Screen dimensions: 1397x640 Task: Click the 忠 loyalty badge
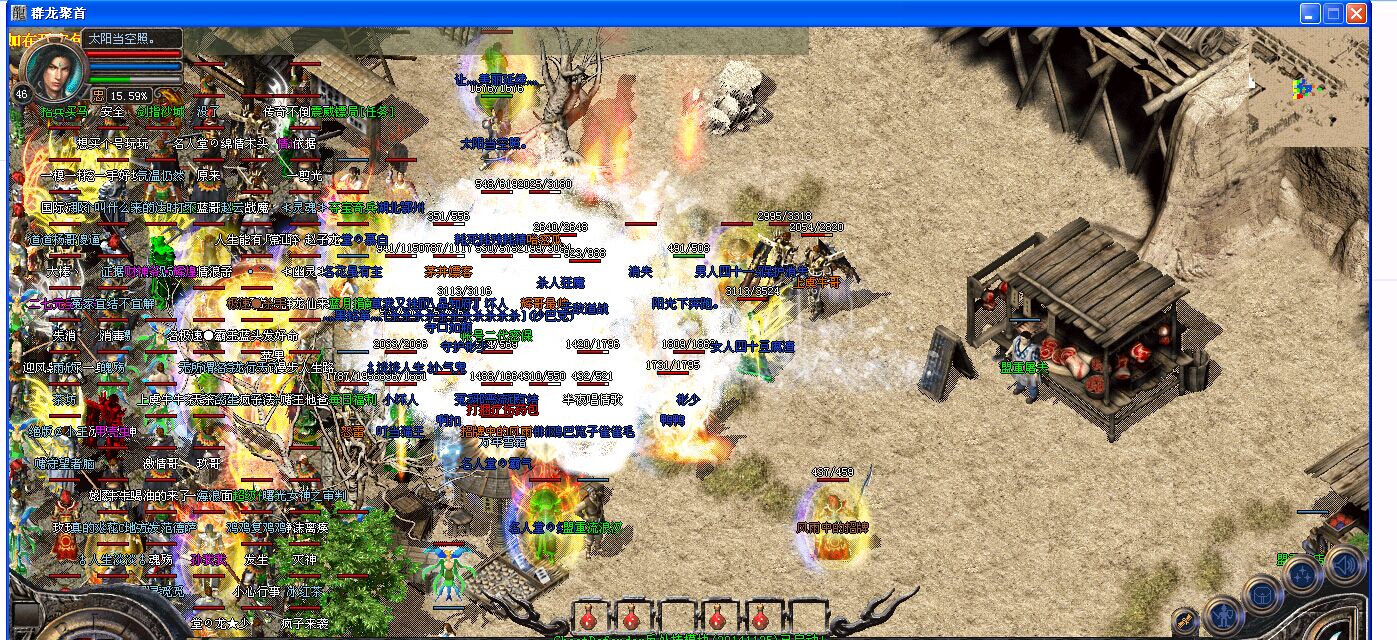point(99,95)
